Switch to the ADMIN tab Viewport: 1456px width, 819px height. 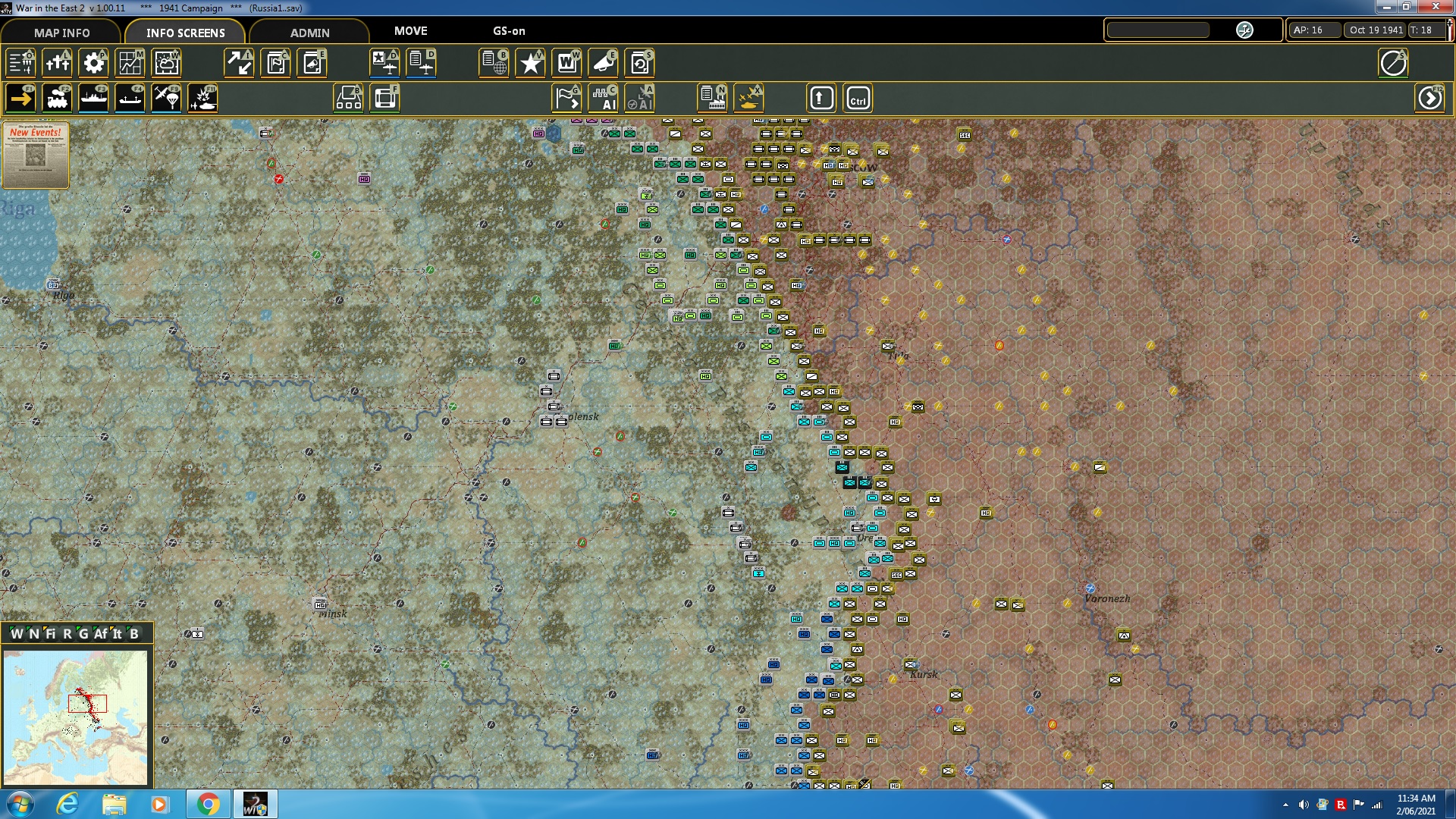point(311,33)
